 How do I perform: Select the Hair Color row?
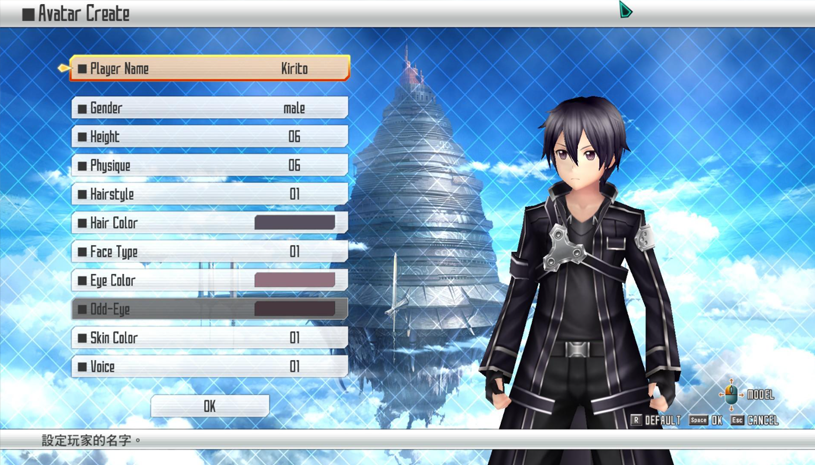pos(210,223)
